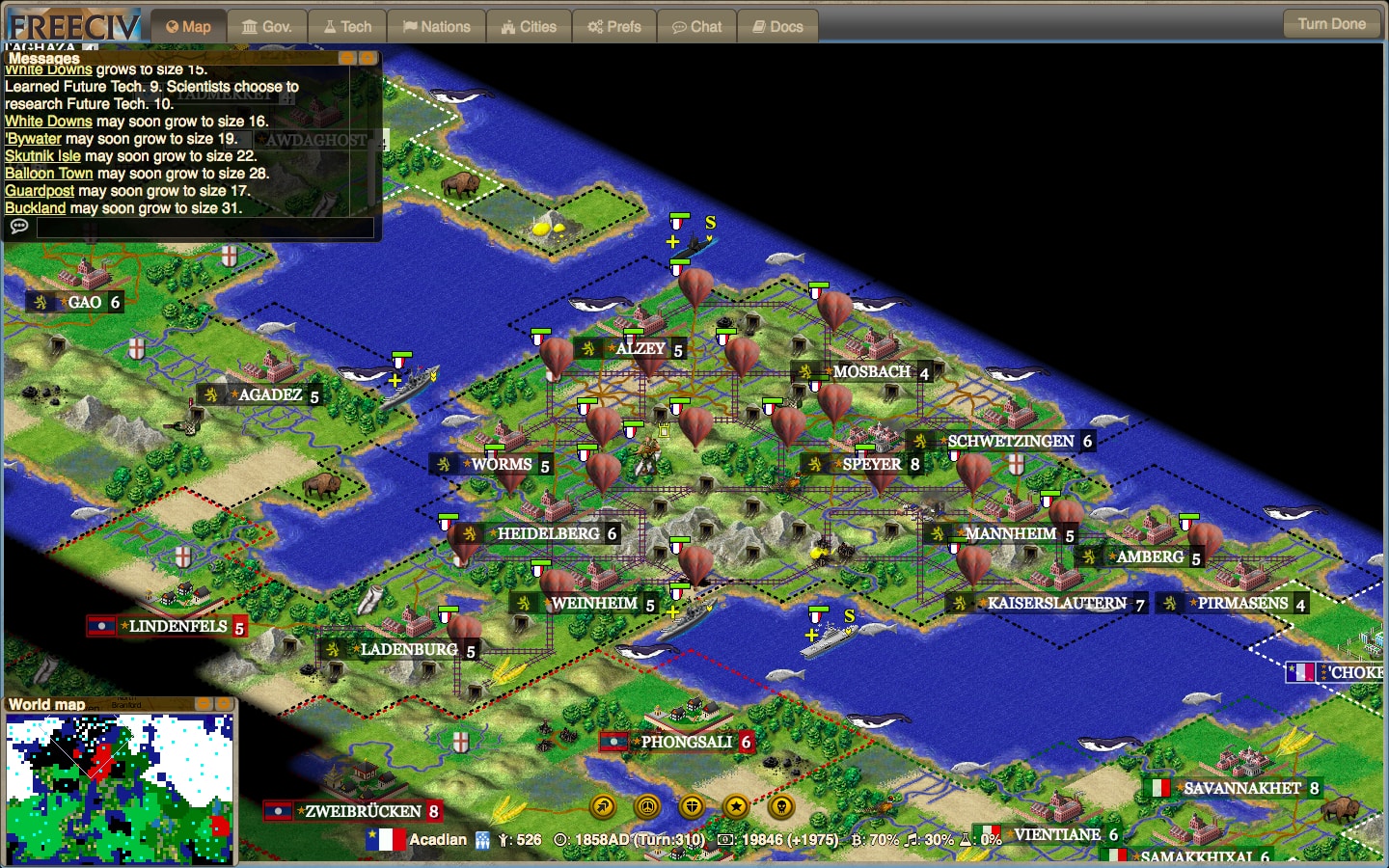Select the shield fortify unit order
The width and height of the screenshot is (1389, 868).
[x=692, y=806]
